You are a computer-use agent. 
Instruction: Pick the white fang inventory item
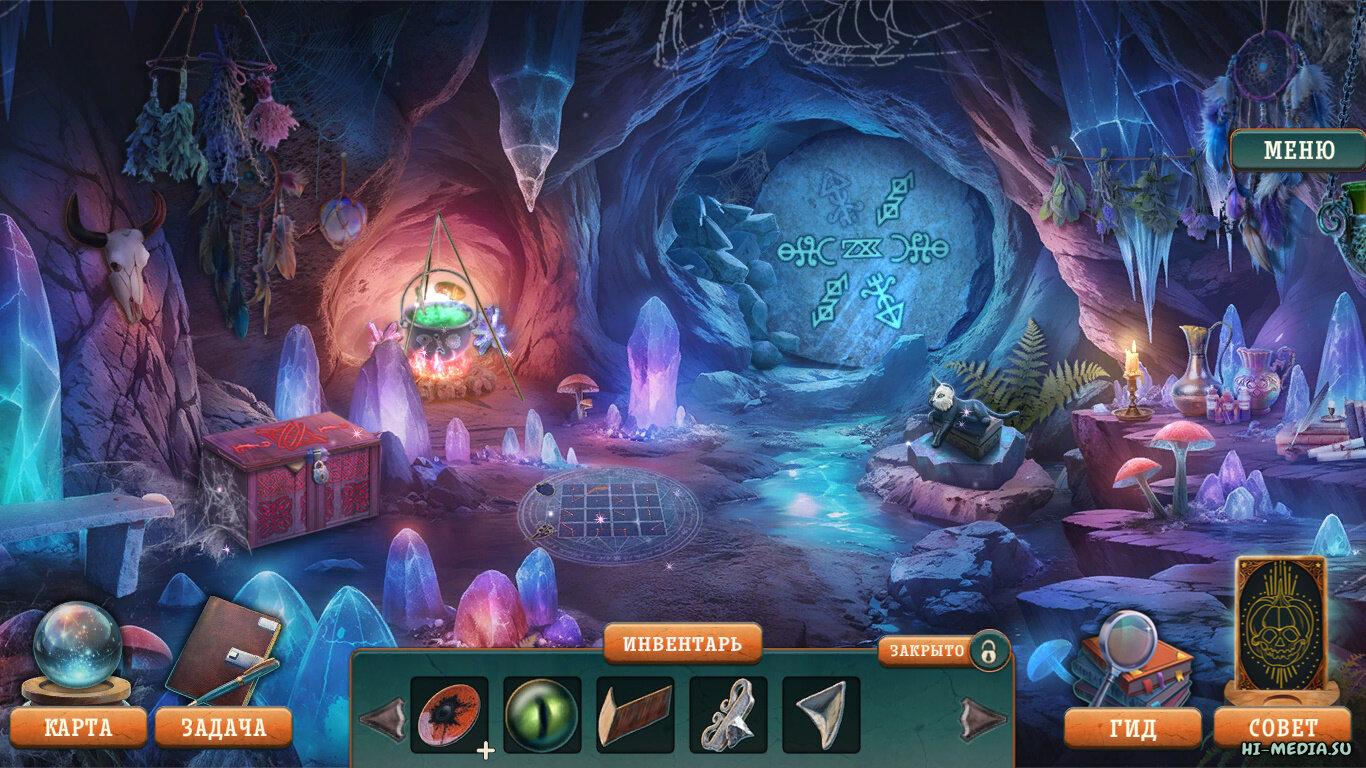821,715
